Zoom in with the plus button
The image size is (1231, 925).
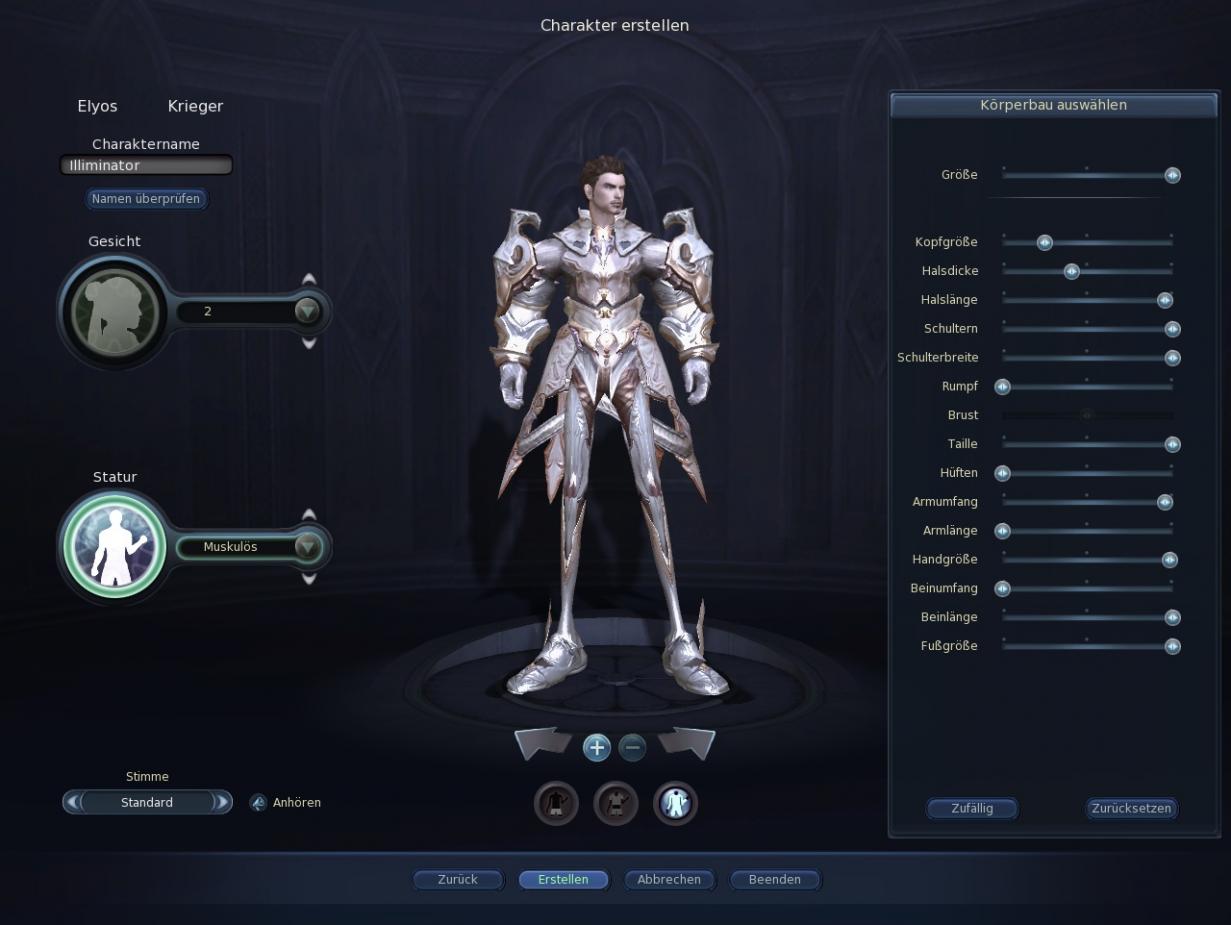click(x=597, y=746)
